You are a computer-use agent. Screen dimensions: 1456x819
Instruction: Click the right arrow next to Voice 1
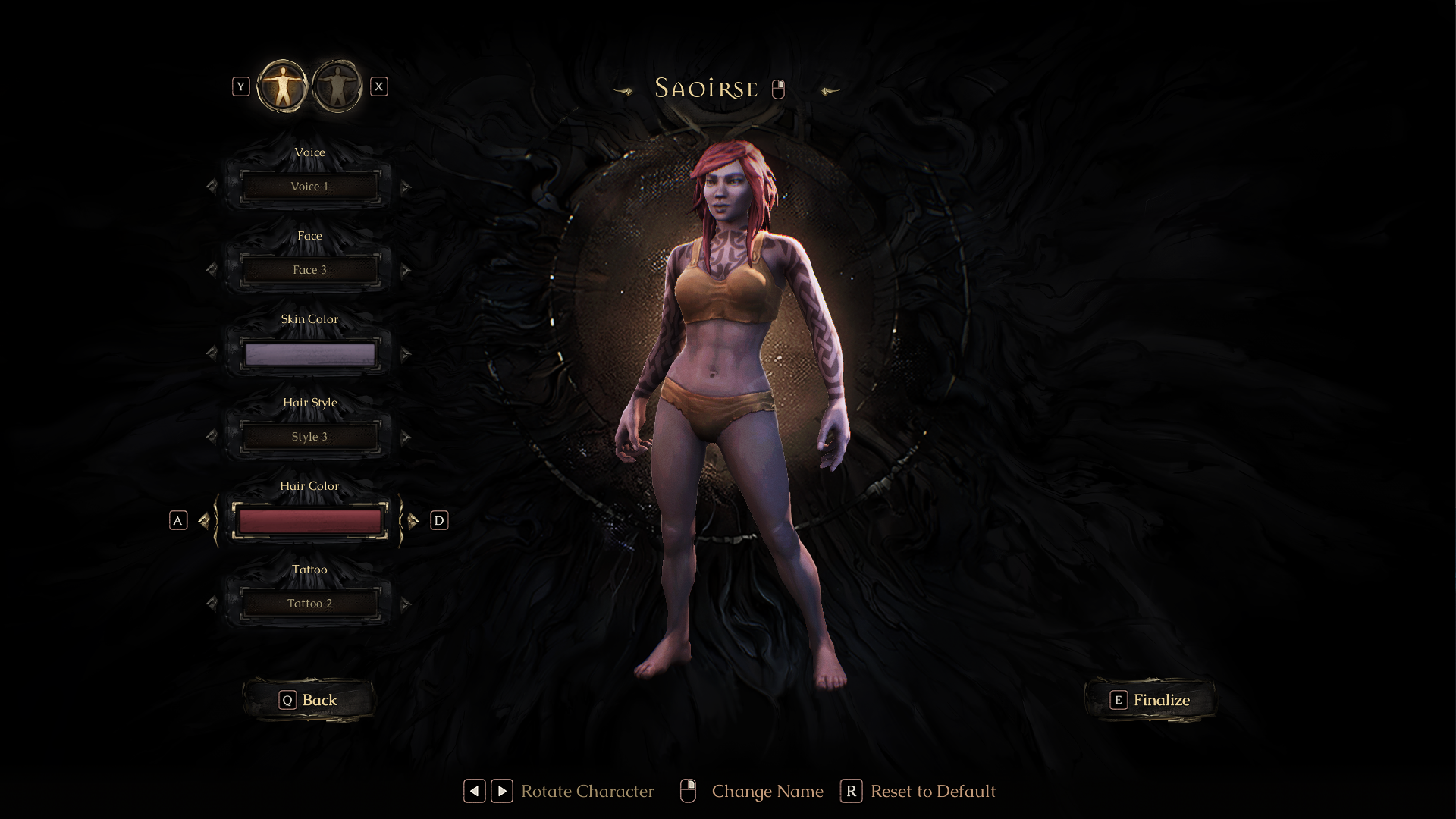(406, 186)
